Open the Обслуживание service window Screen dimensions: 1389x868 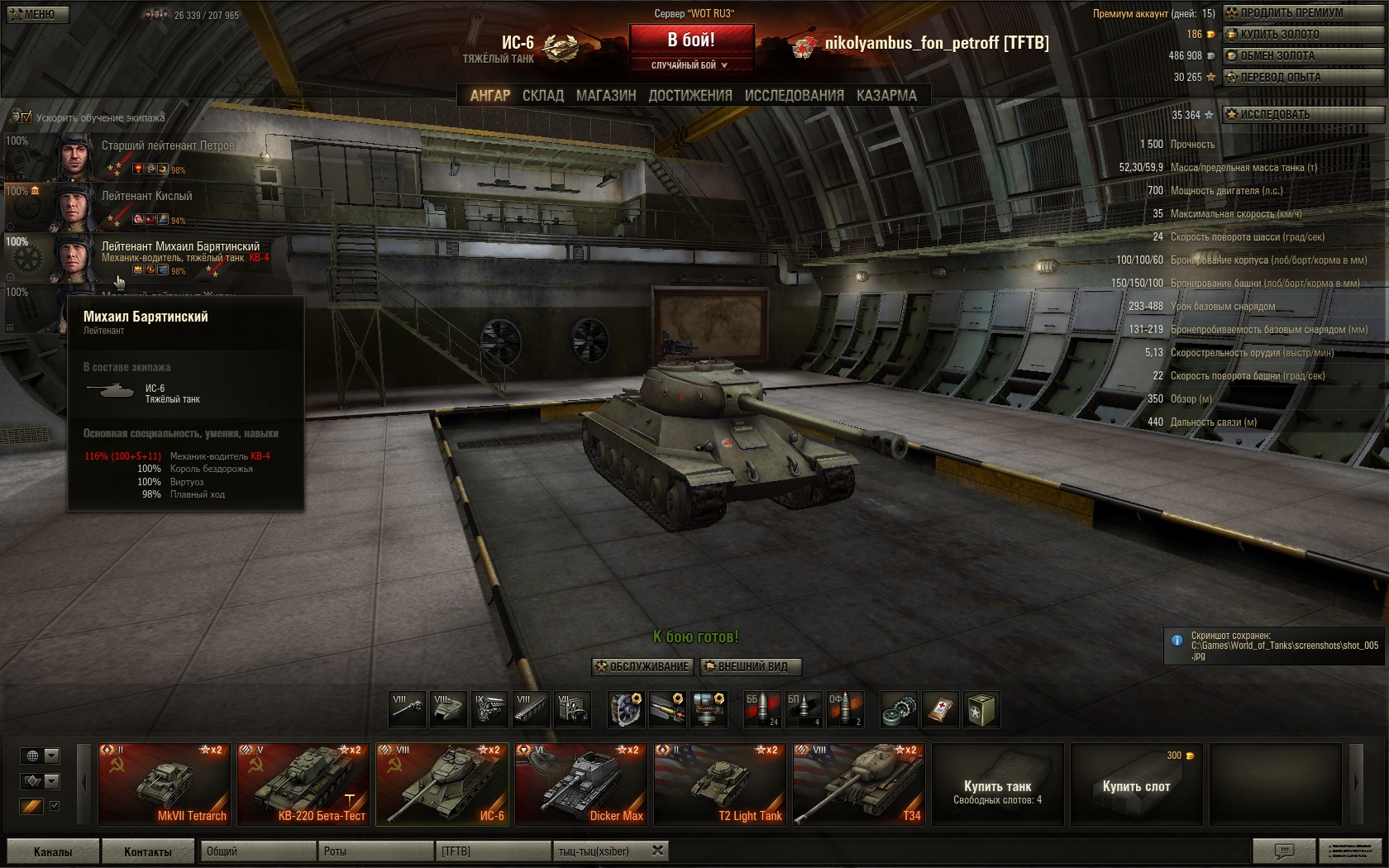(x=642, y=667)
